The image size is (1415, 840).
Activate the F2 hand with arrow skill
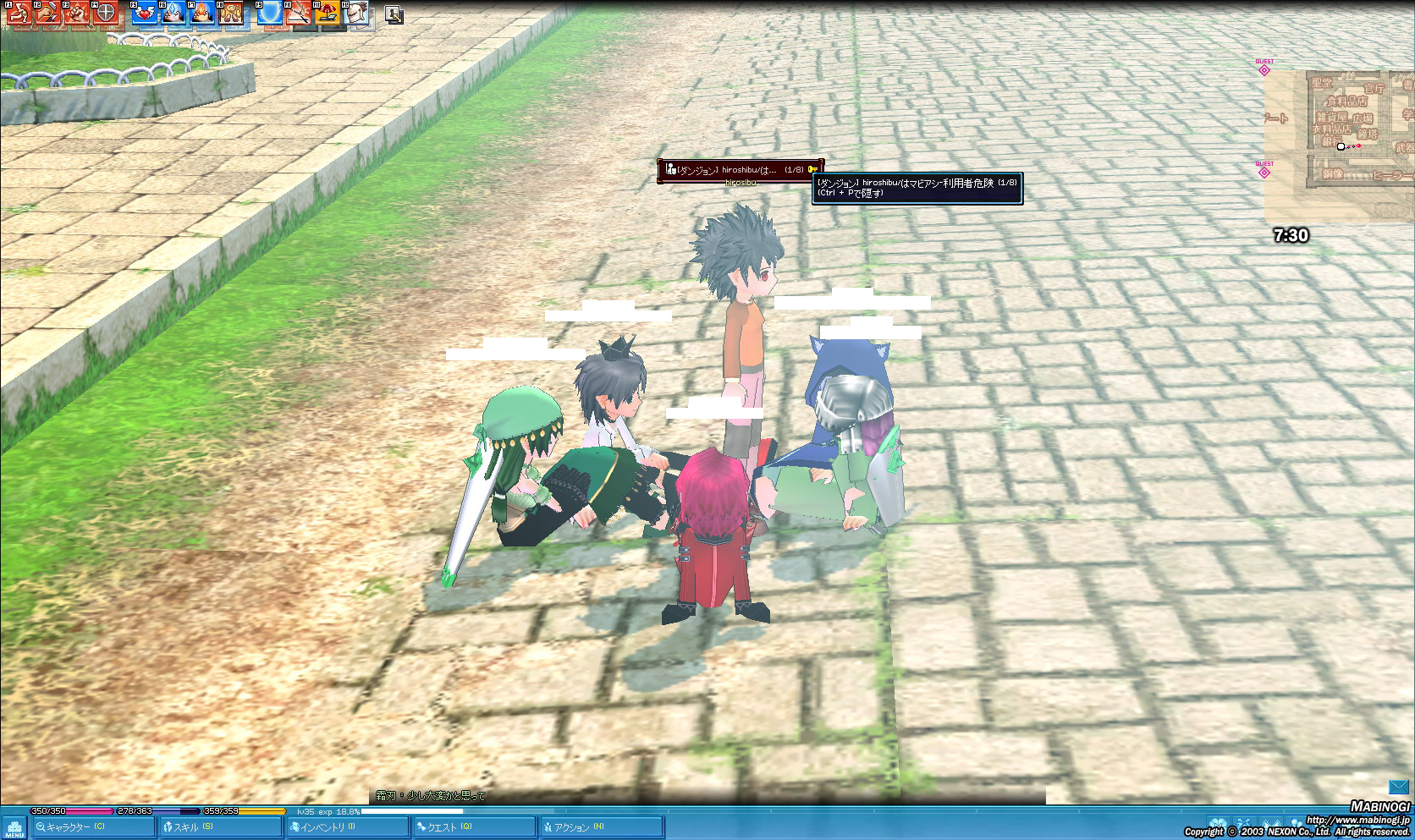[x=47, y=13]
